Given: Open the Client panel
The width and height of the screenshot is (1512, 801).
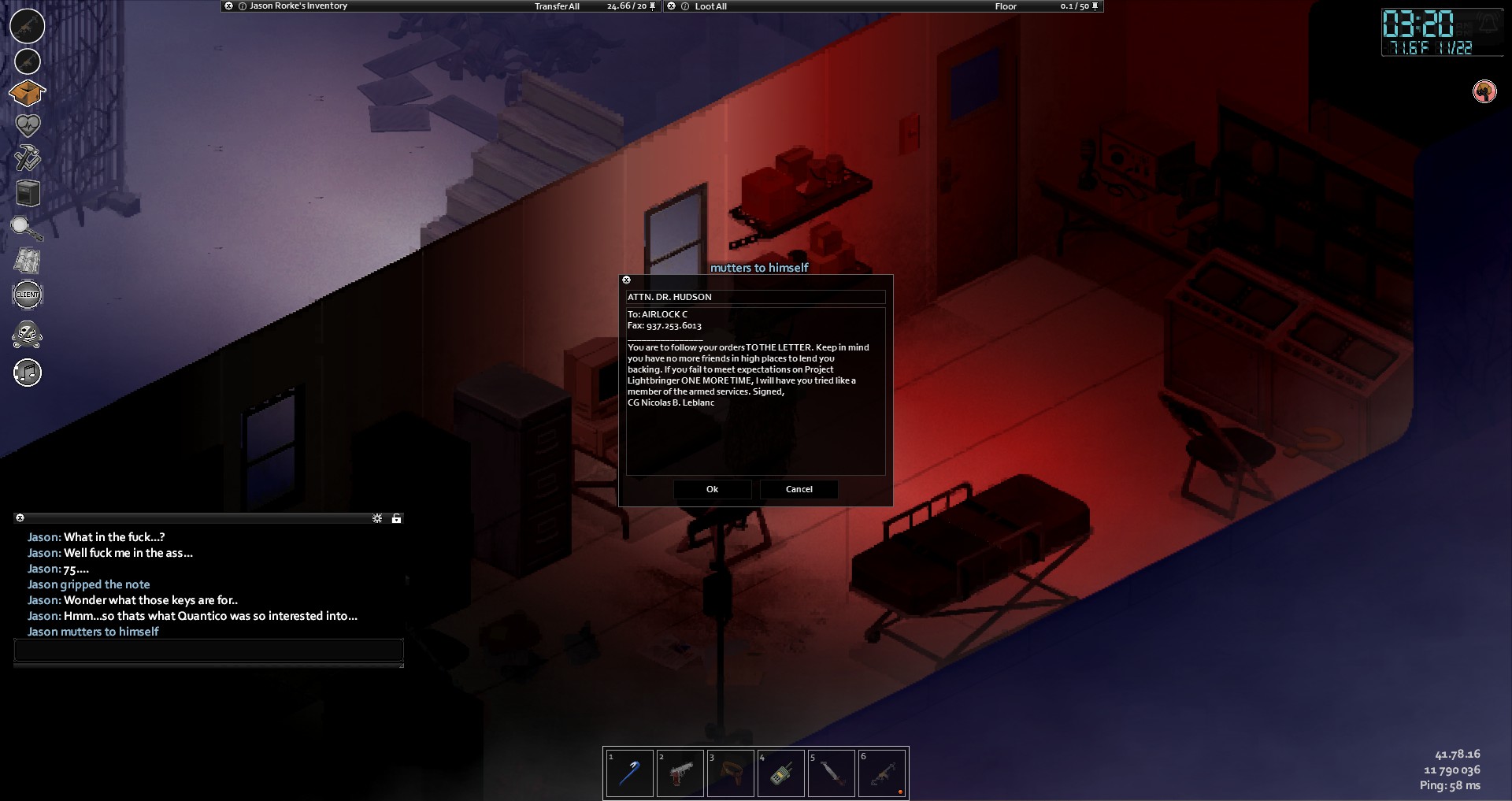Looking at the screenshot, I should [28, 295].
